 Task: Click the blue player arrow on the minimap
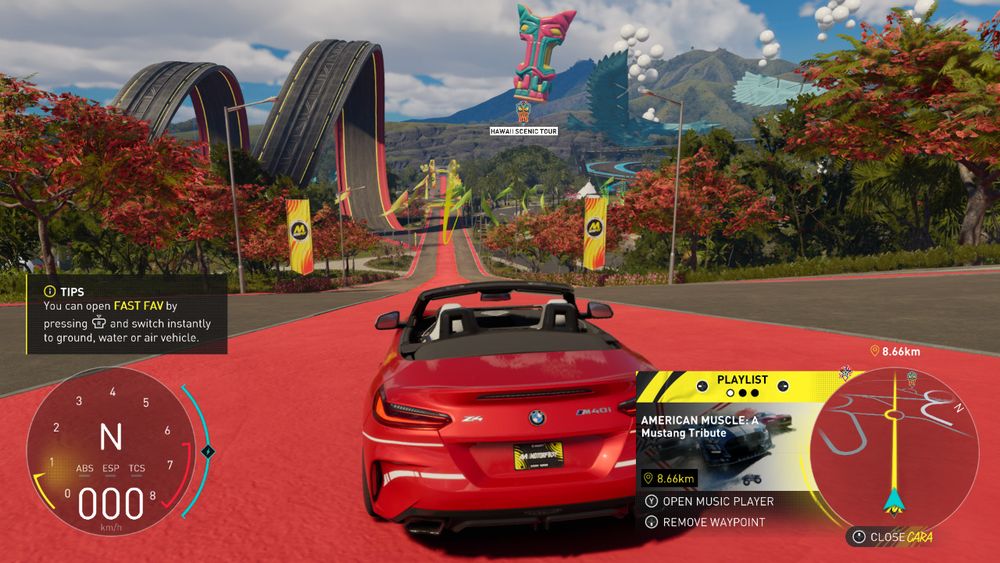pos(892,496)
